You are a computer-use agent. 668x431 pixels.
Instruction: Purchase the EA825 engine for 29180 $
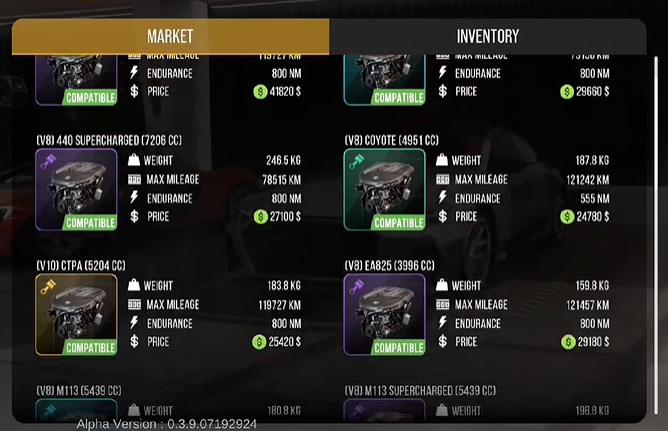(x=584, y=341)
